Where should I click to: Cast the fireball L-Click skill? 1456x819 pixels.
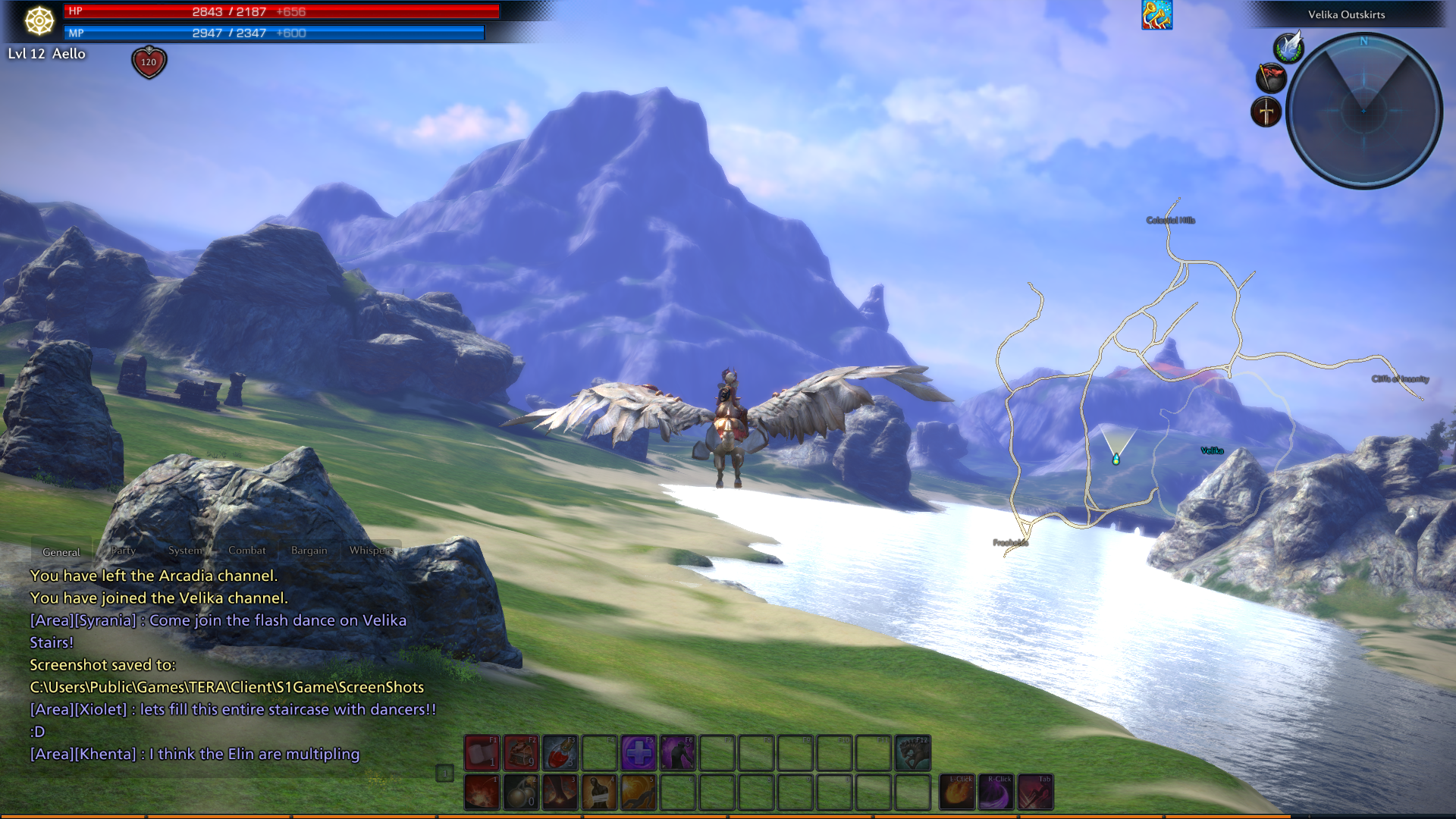(x=957, y=792)
